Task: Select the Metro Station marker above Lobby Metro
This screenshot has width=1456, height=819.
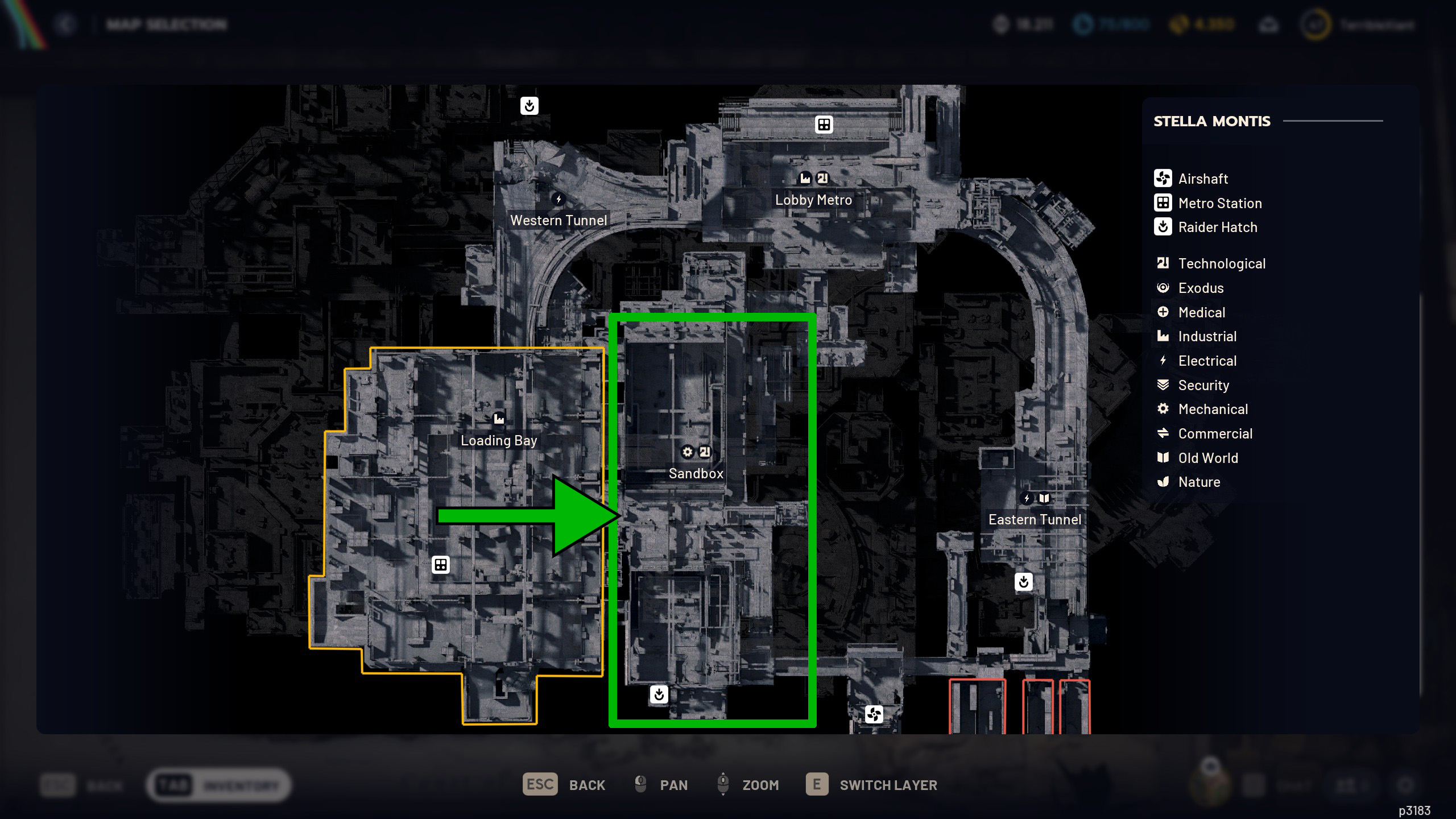Action: pos(824,125)
